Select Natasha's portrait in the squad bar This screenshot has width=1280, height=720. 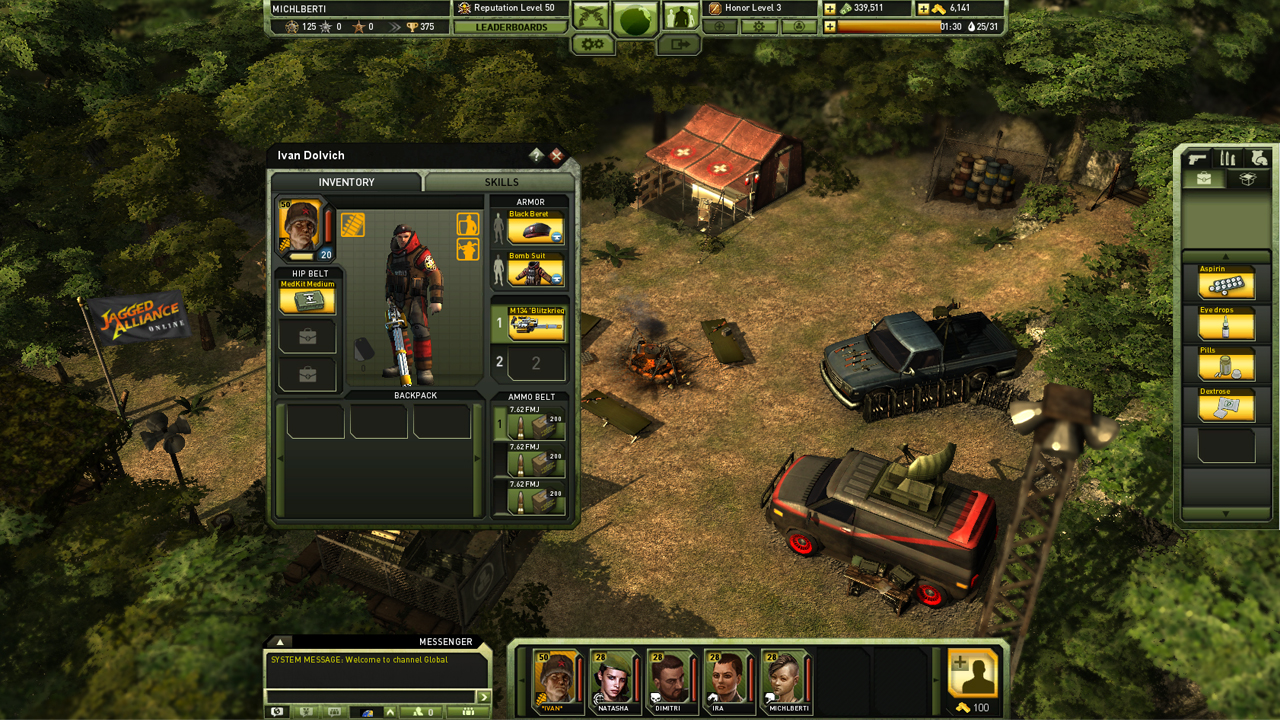[x=613, y=680]
